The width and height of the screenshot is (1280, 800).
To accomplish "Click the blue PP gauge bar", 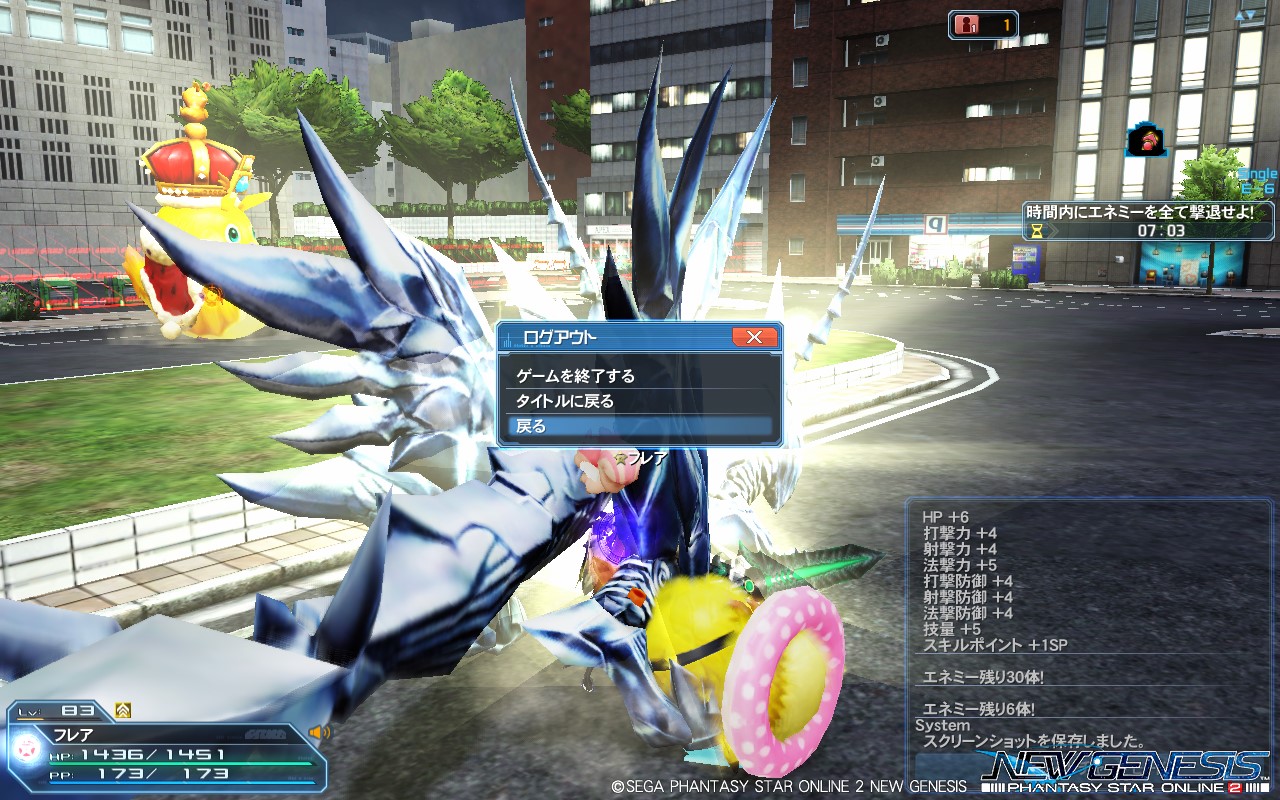I will point(178,782).
